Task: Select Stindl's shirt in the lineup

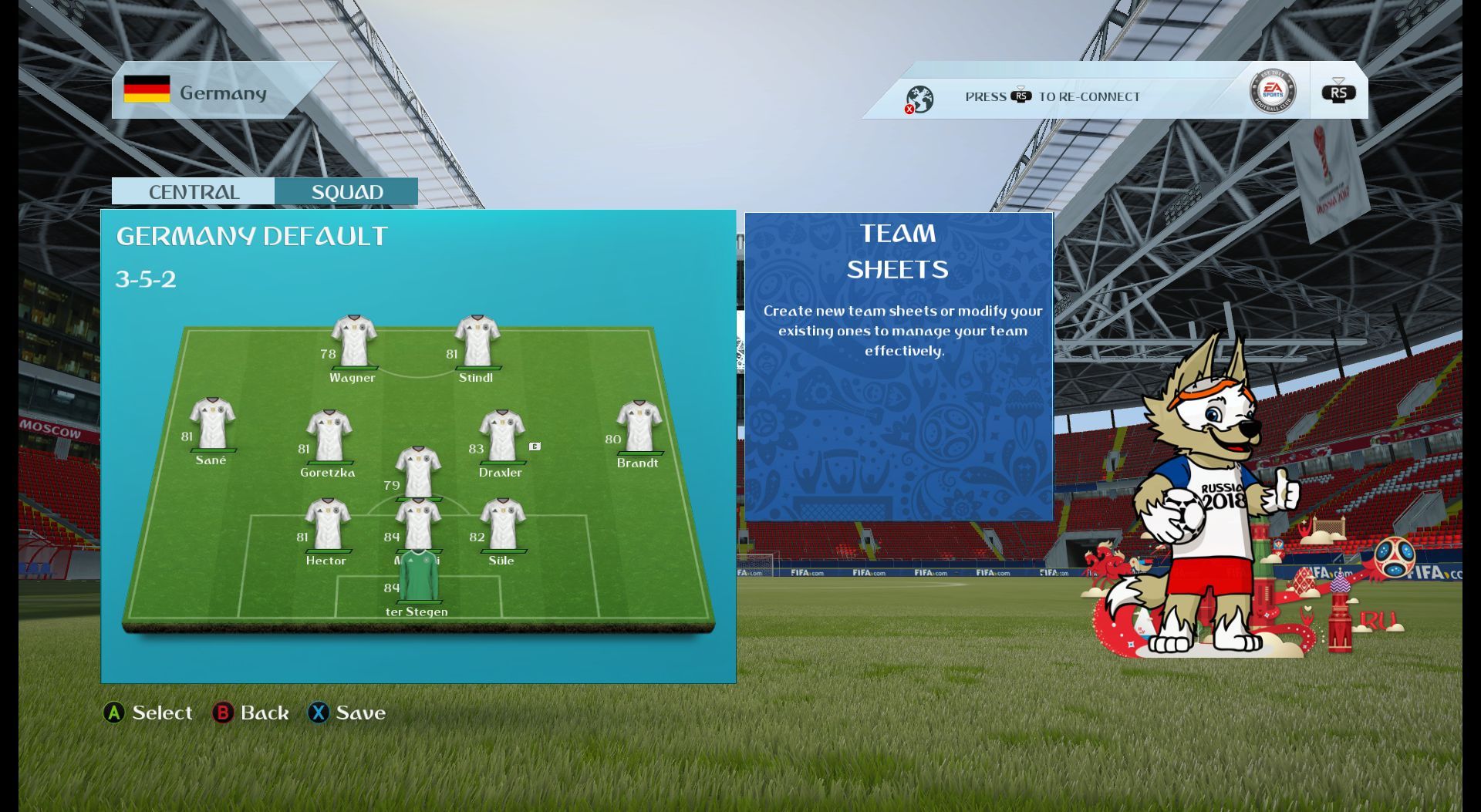Action: pos(477,342)
